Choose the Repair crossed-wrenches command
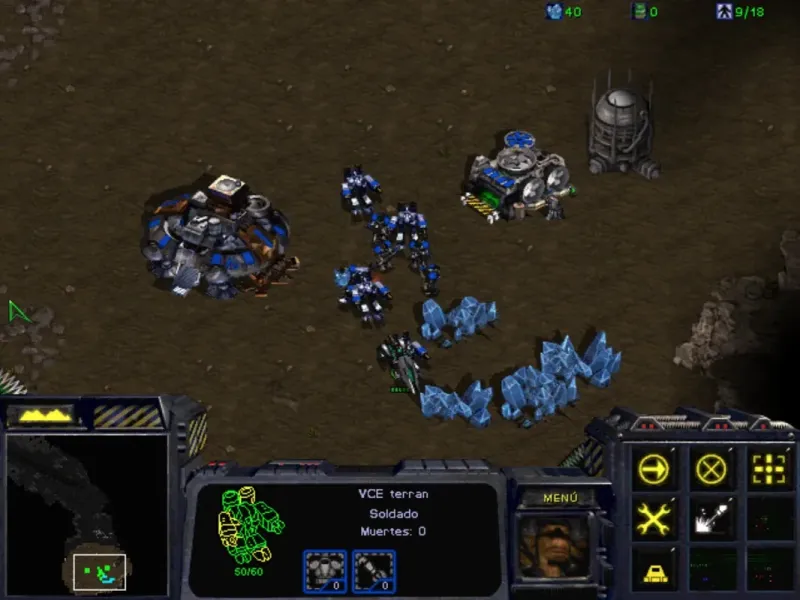Viewport: 800px width, 600px height. (656, 518)
